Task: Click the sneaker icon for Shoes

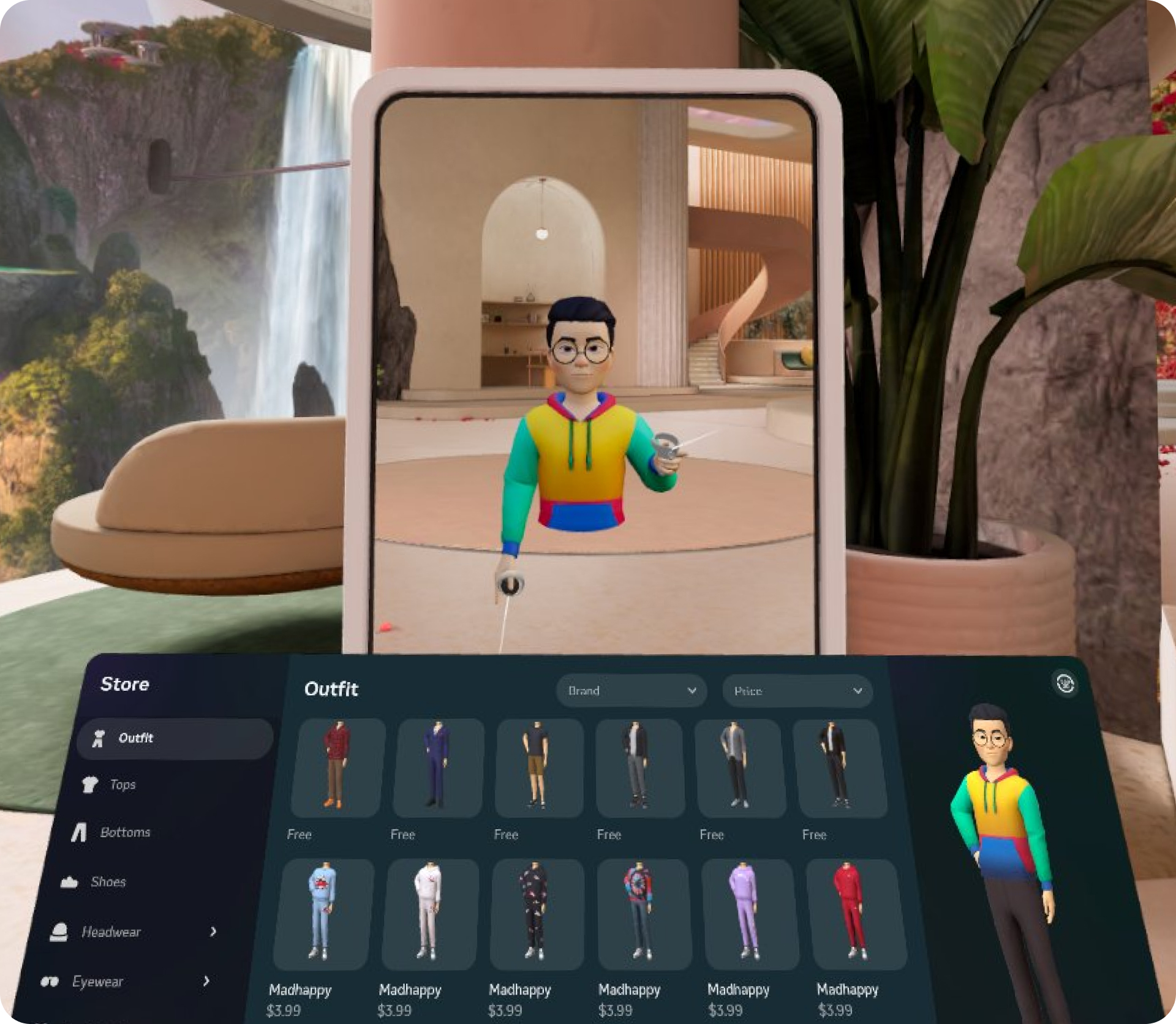Action: 70,882
